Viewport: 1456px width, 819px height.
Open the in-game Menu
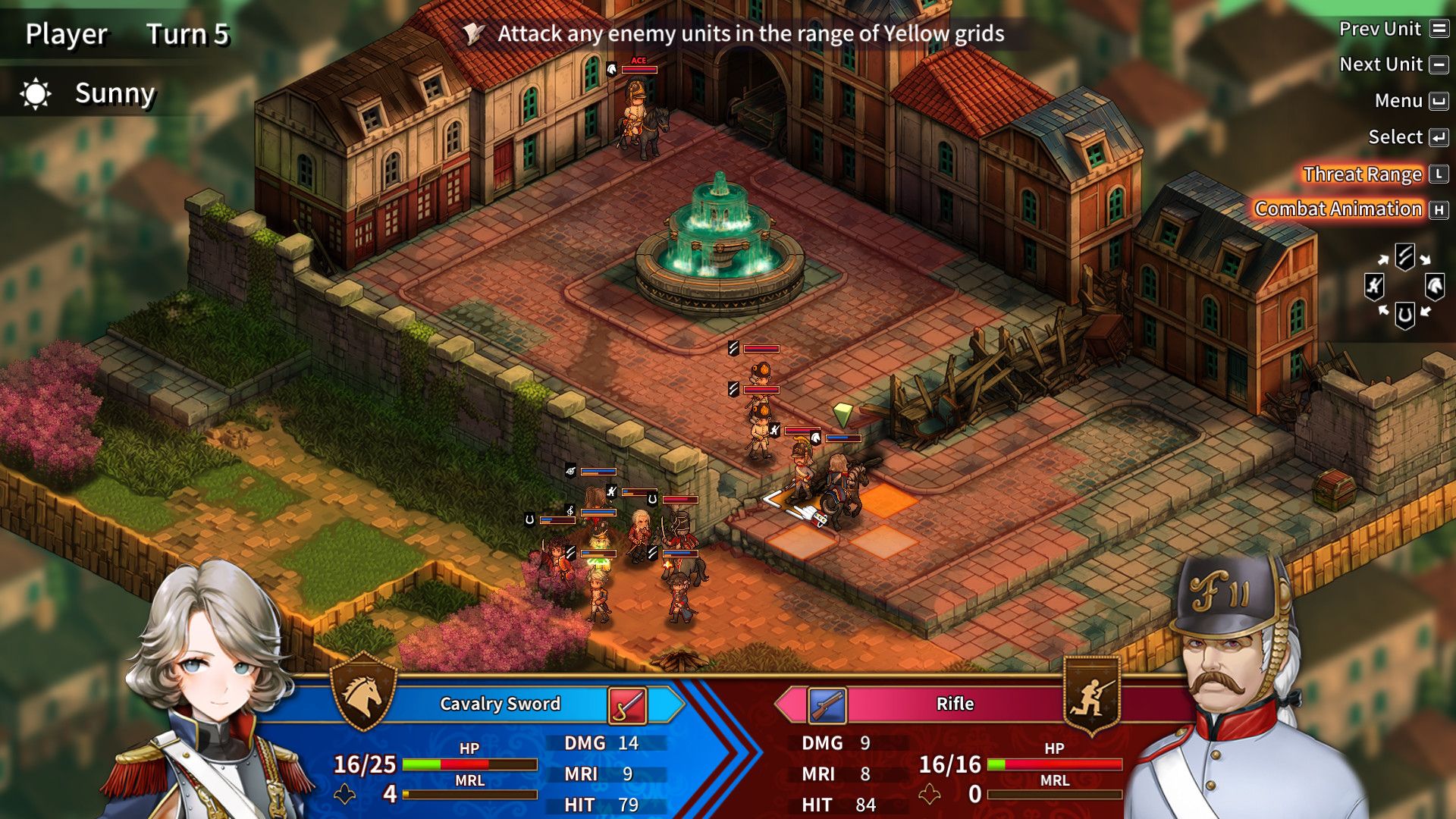[x=1402, y=100]
